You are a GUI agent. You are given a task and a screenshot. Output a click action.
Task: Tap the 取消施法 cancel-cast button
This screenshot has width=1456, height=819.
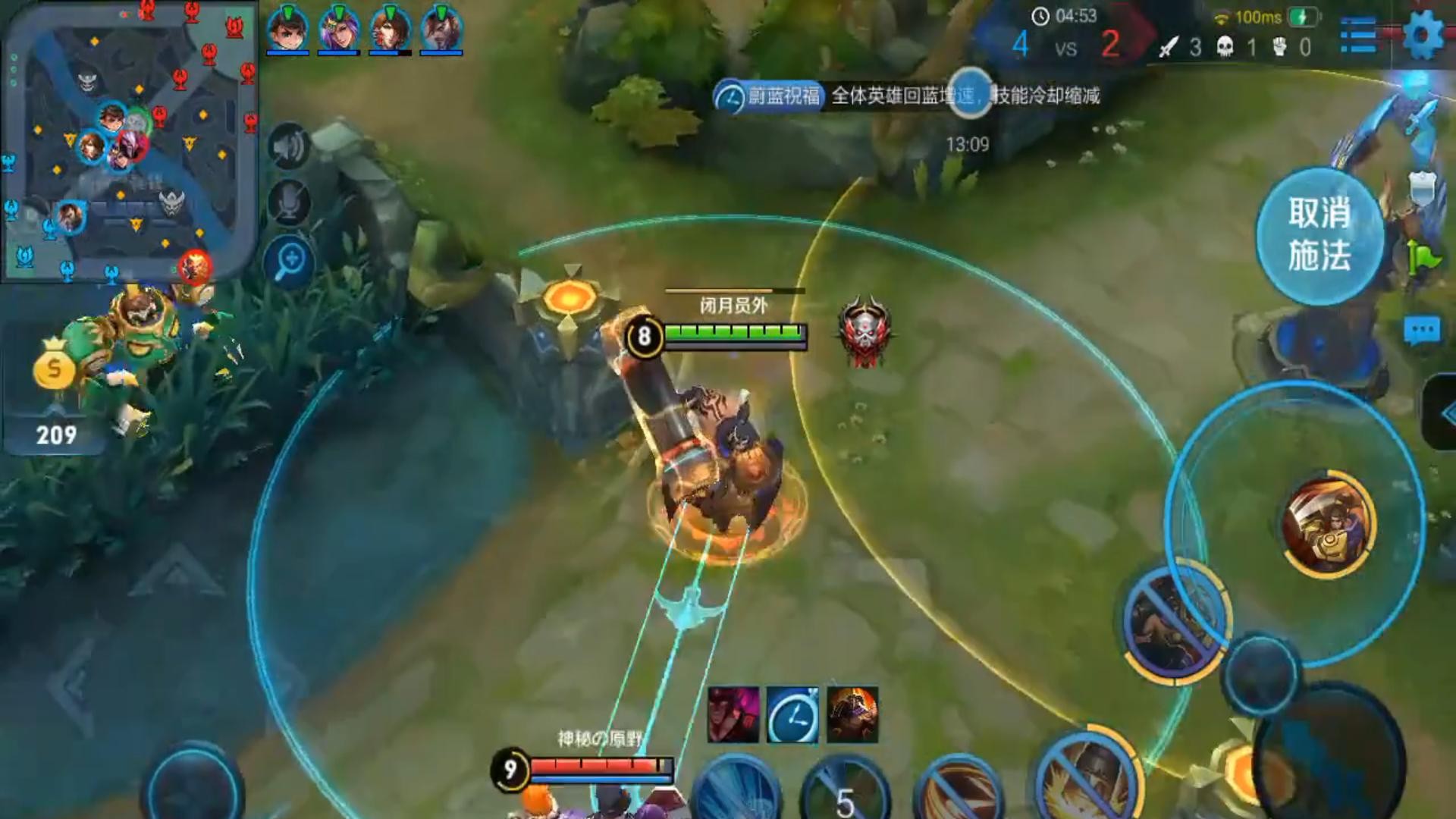(1319, 235)
